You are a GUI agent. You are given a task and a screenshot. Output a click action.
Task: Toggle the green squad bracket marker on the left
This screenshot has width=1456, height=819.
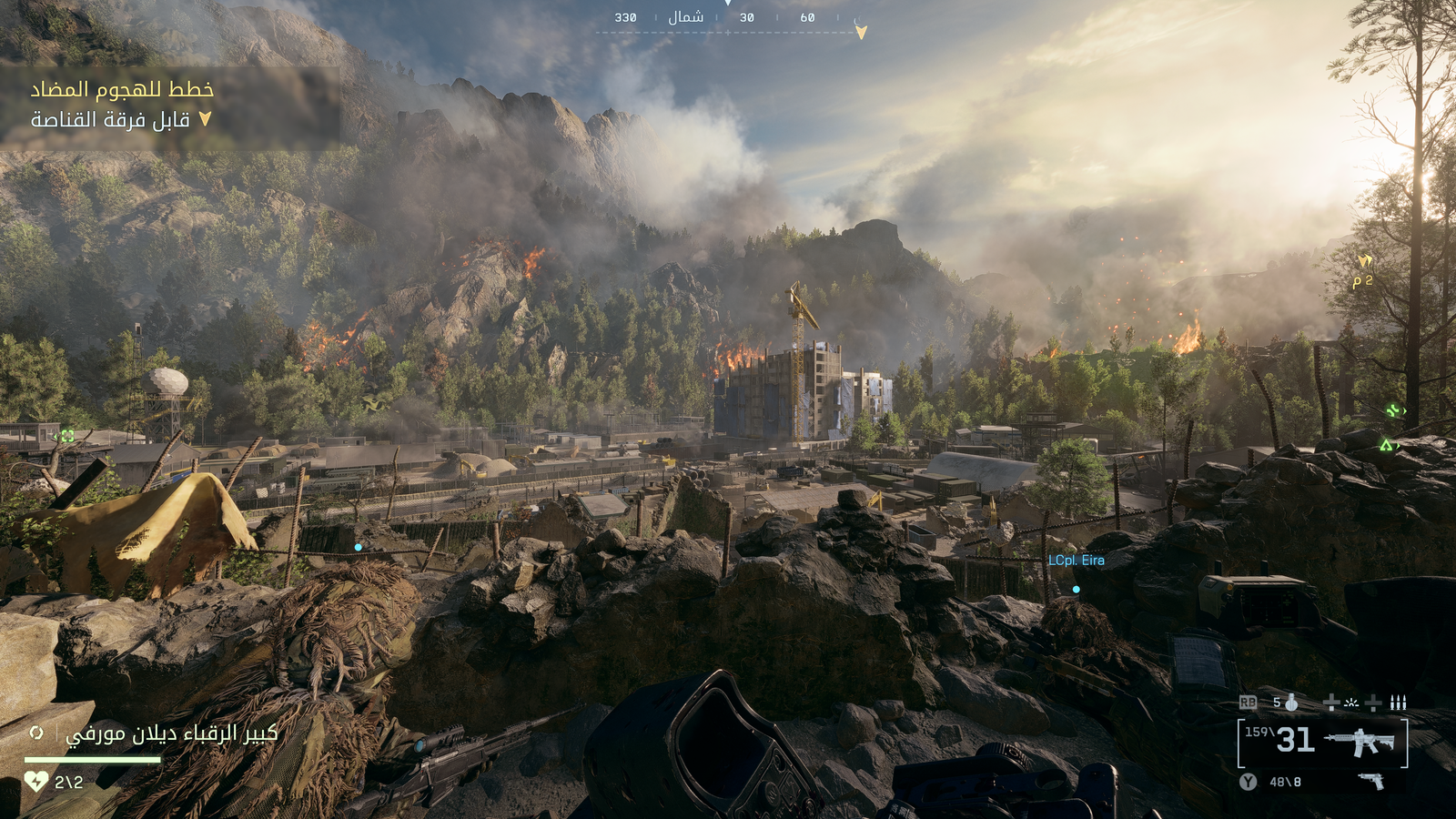[66, 435]
